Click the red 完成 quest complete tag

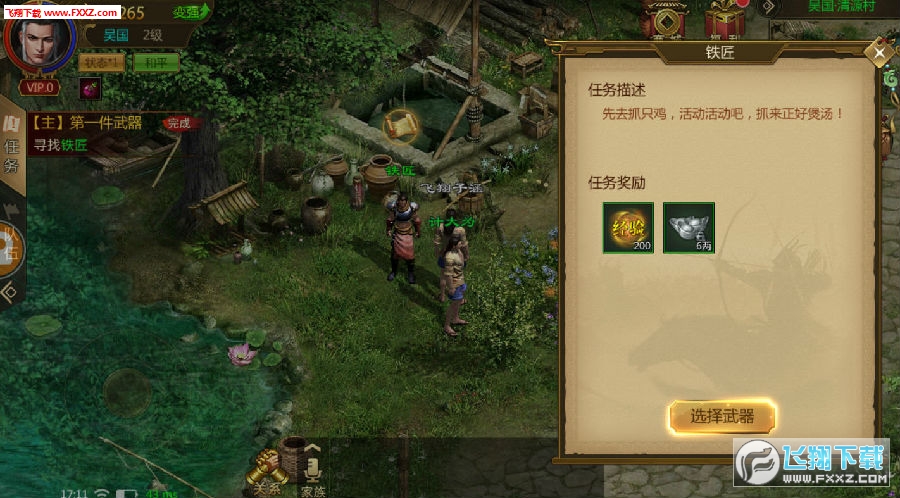(178, 123)
